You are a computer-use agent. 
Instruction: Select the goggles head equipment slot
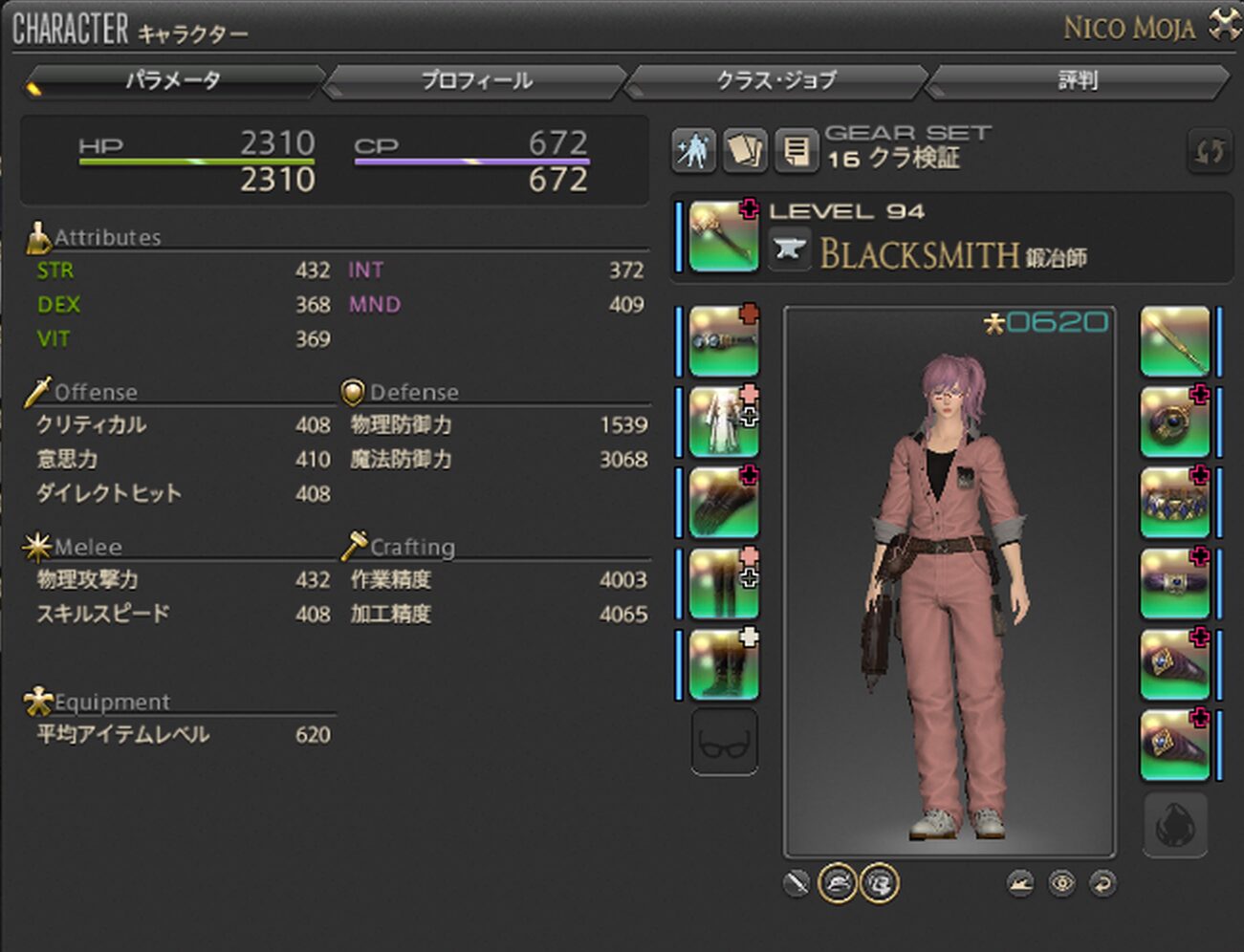tap(723, 341)
